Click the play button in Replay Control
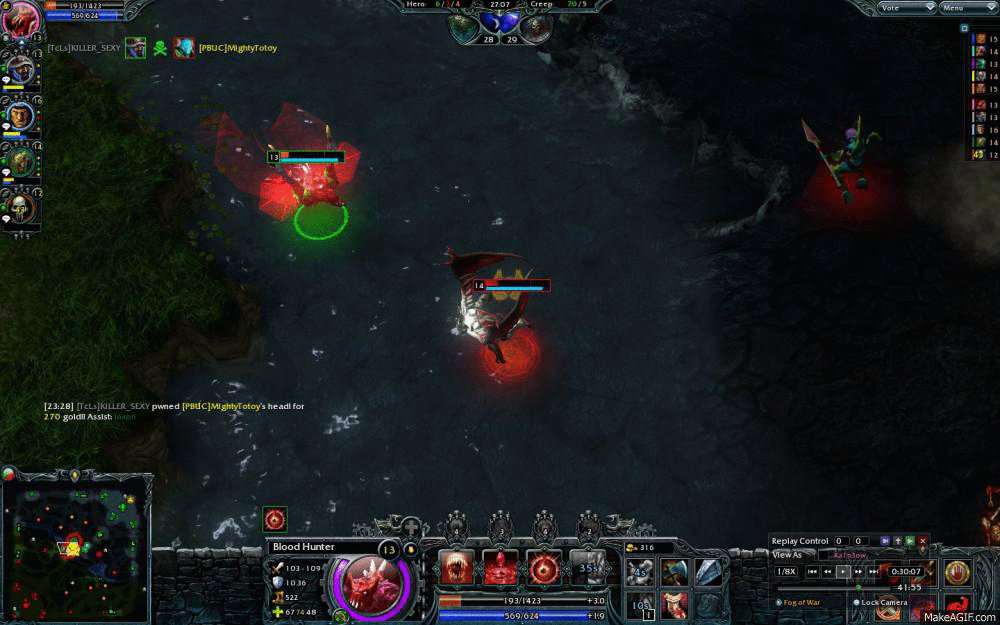Image resolution: width=1000 pixels, height=625 pixels. [843, 571]
